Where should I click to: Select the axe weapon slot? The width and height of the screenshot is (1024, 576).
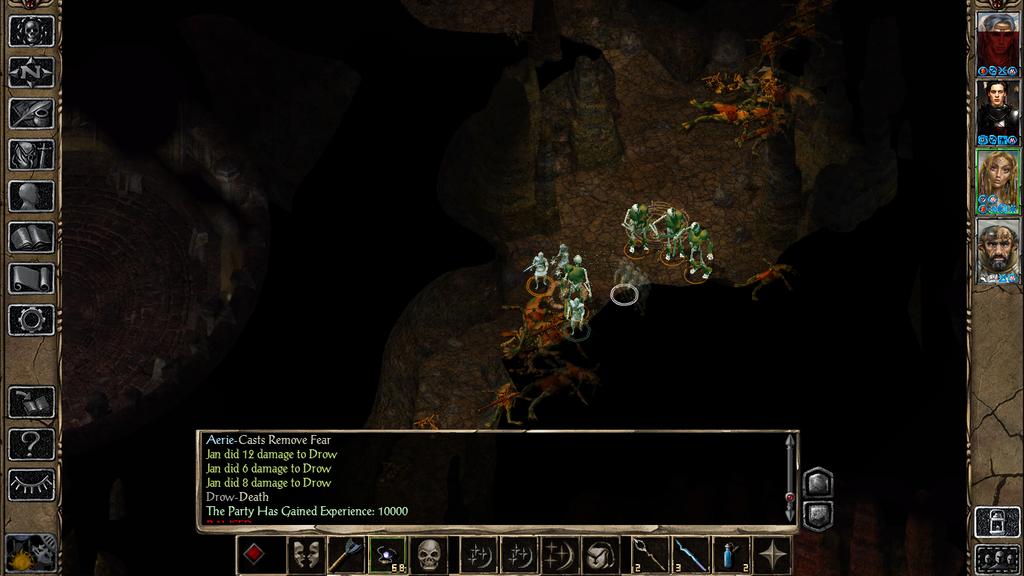(x=345, y=555)
